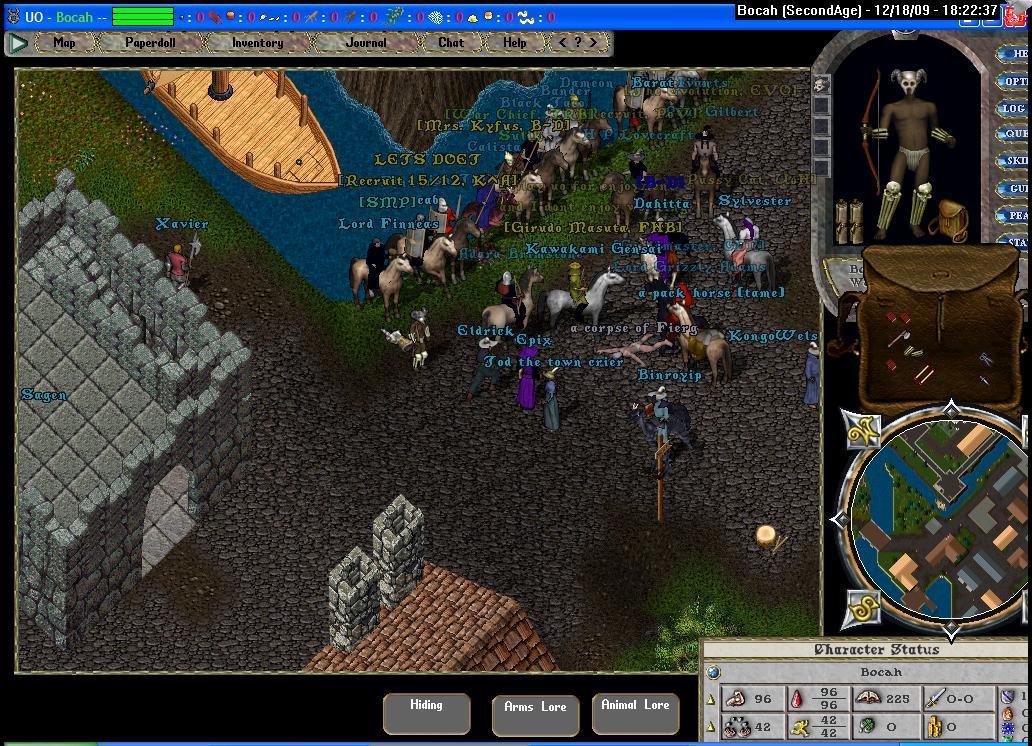Open the Inventory menu entry
Image resolution: width=1032 pixels, height=746 pixels.
coord(257,43)
